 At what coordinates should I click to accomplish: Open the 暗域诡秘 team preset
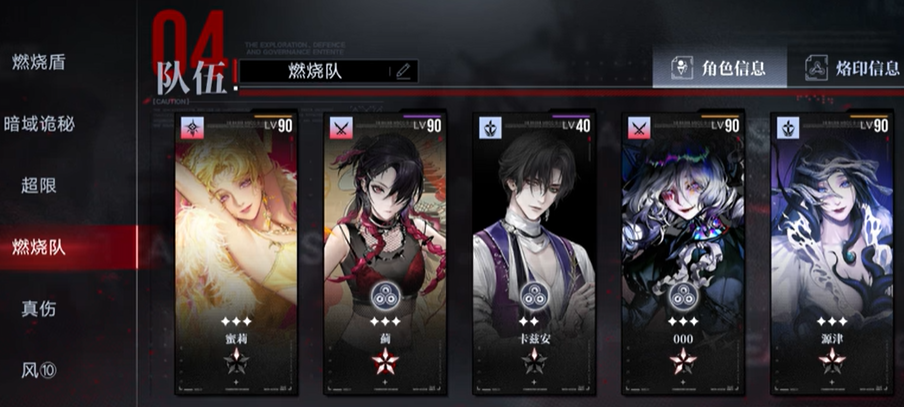pyautogui.click(x=40, y=124)
